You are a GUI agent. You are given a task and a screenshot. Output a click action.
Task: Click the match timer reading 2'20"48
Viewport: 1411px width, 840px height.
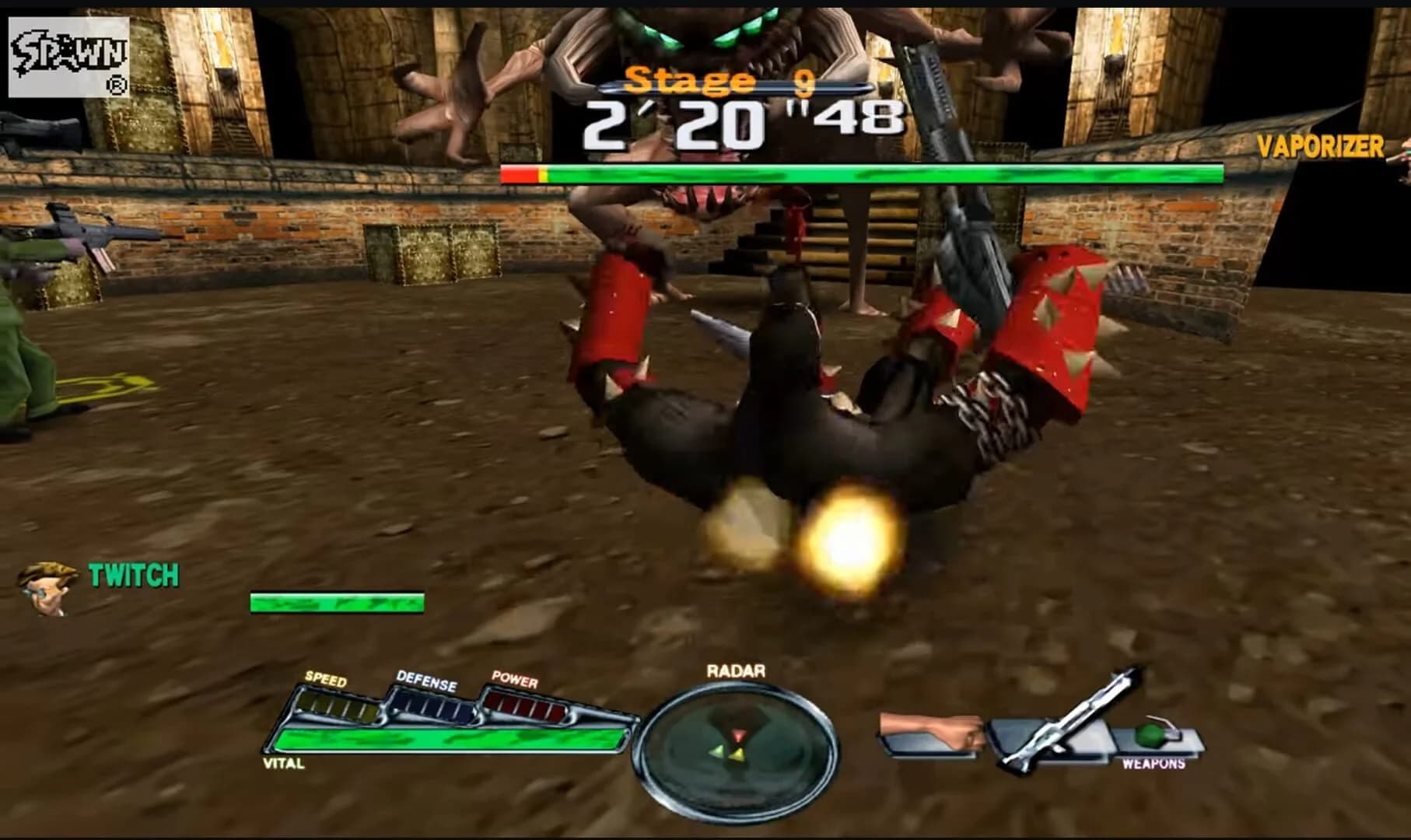click(x=743, y=124)
